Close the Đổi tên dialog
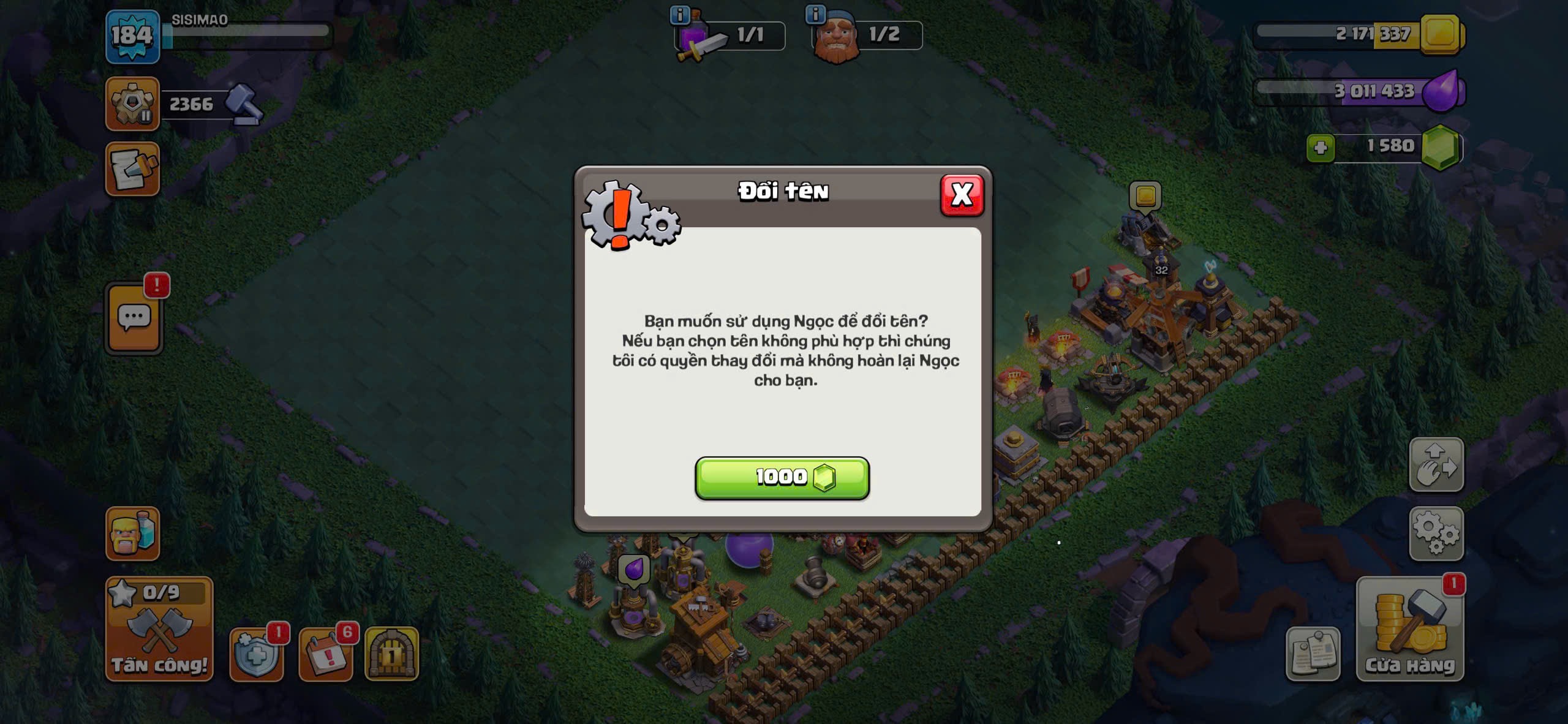 [x=962, y=195]
